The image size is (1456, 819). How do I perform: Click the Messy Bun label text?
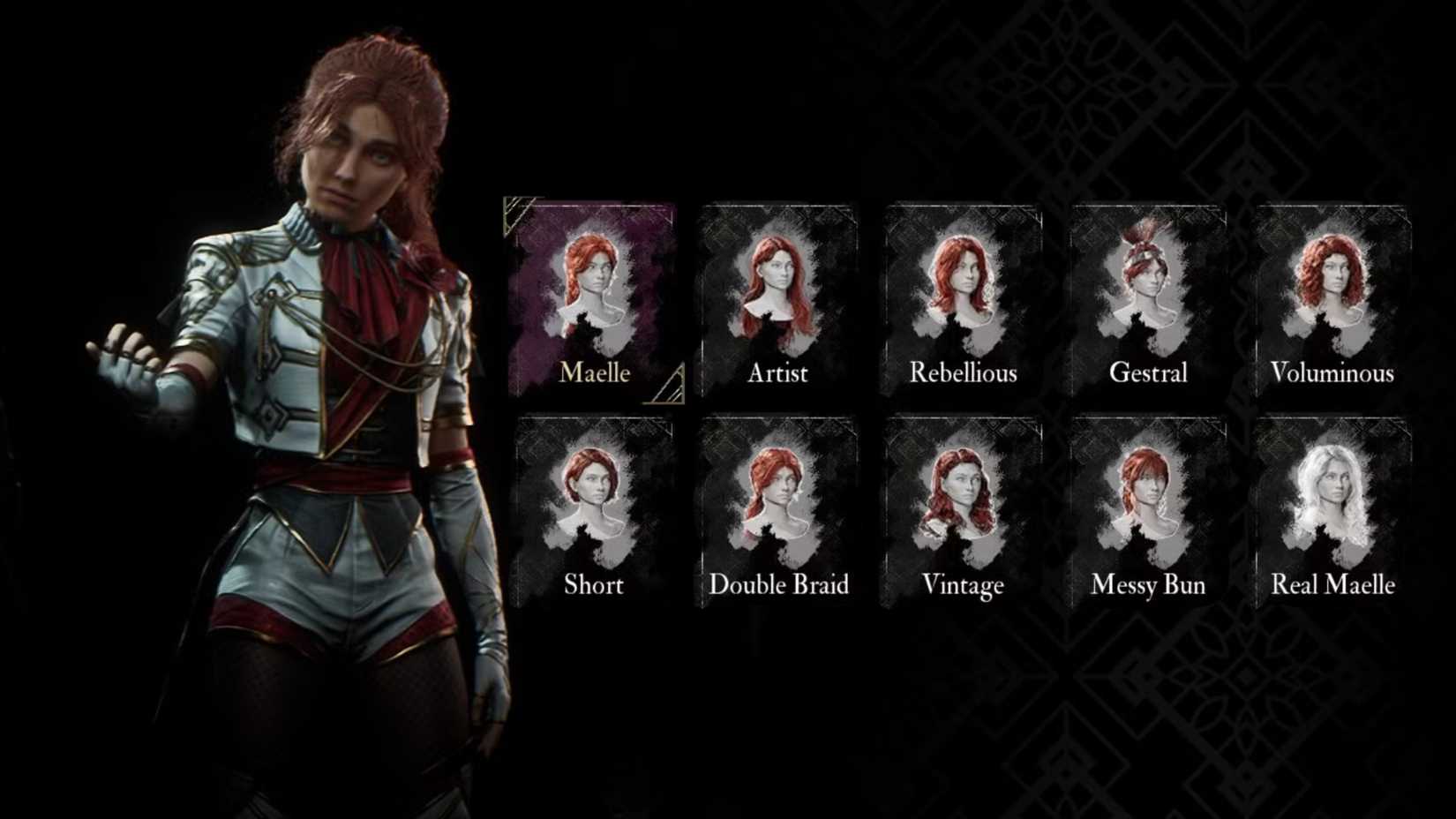[x=1147, y=585]
